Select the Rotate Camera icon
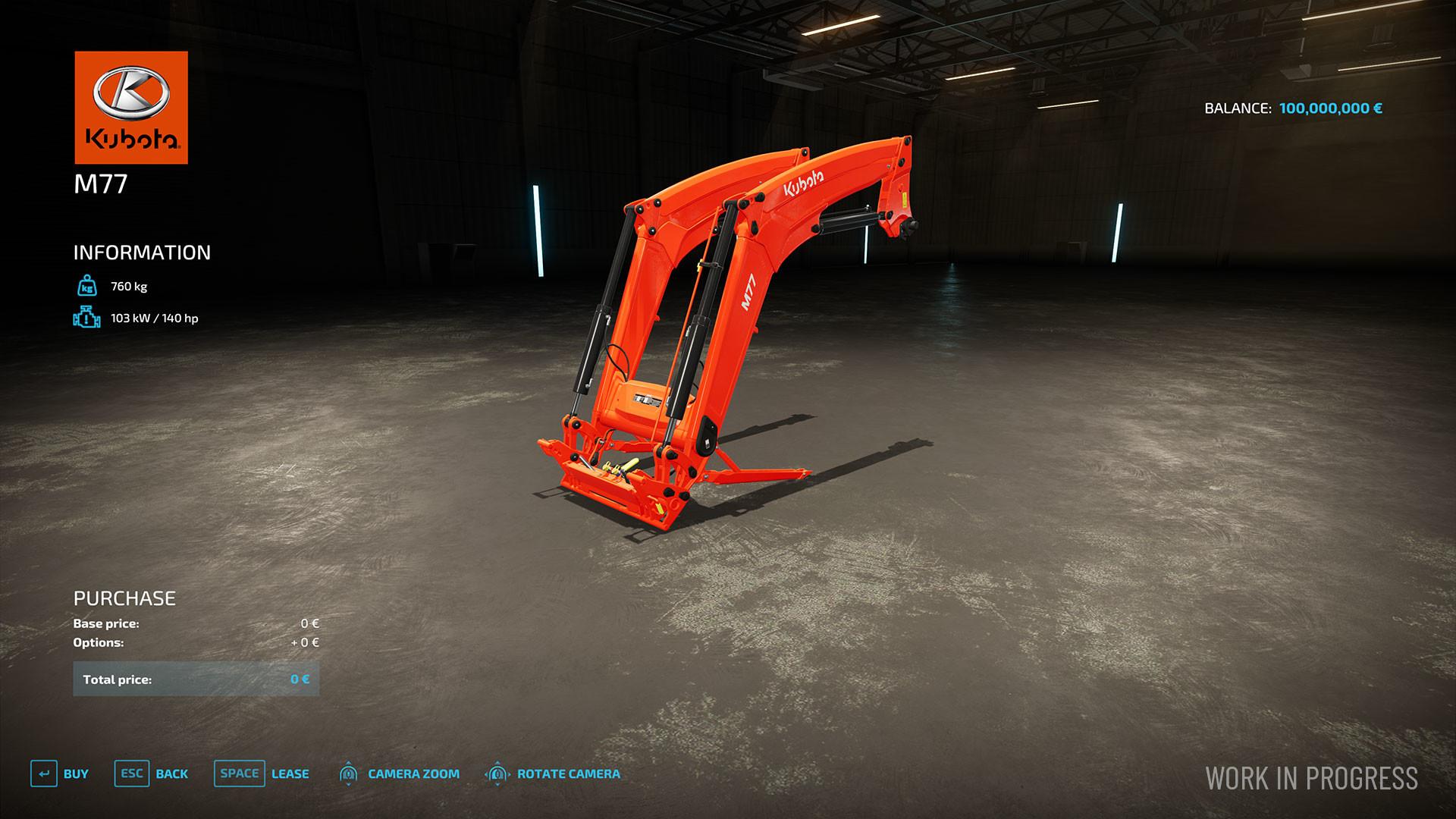1456x819 pixels. tap(497, 773)
